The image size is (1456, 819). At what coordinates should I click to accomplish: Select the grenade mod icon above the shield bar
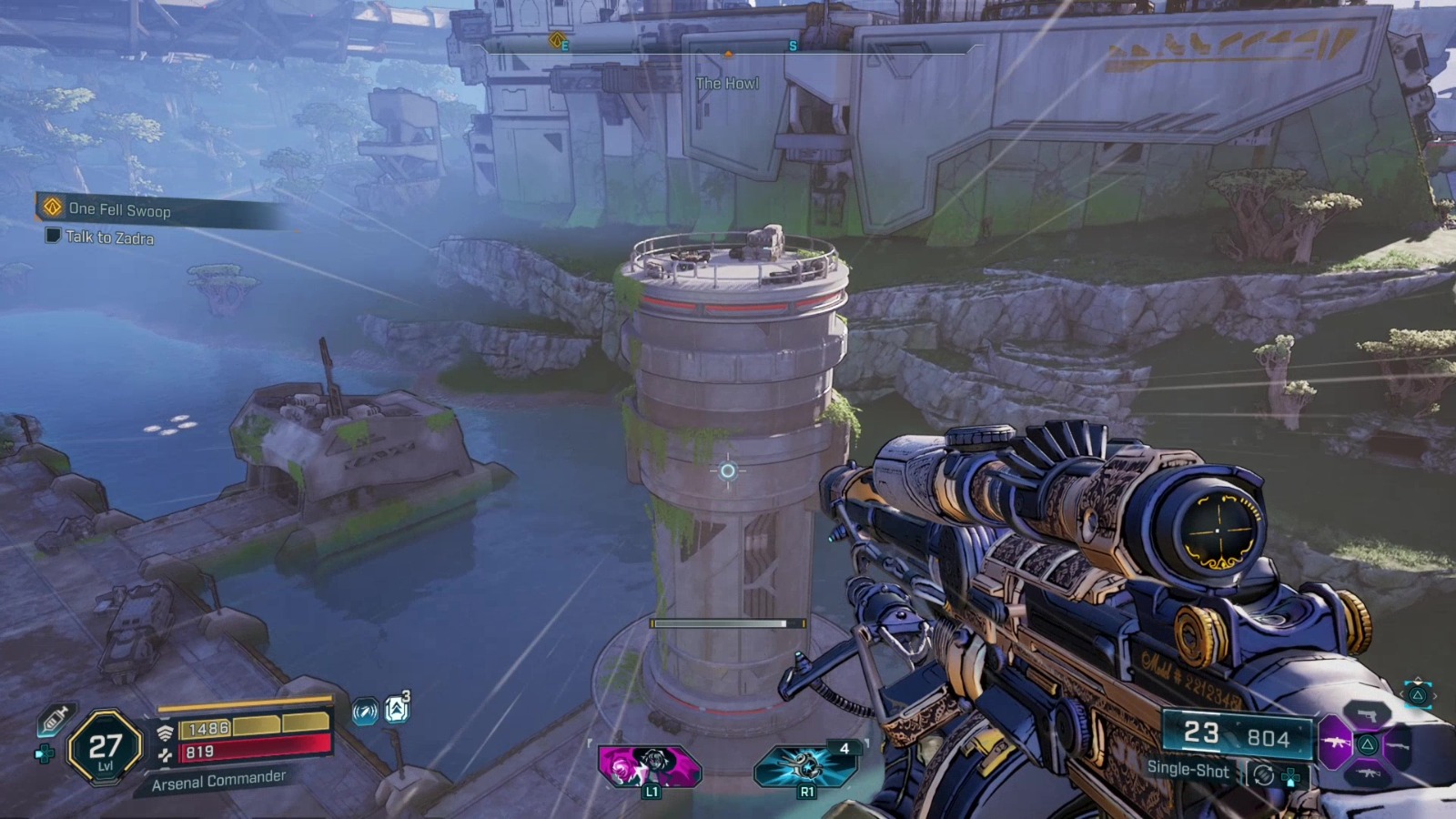(x=366, y=711)
